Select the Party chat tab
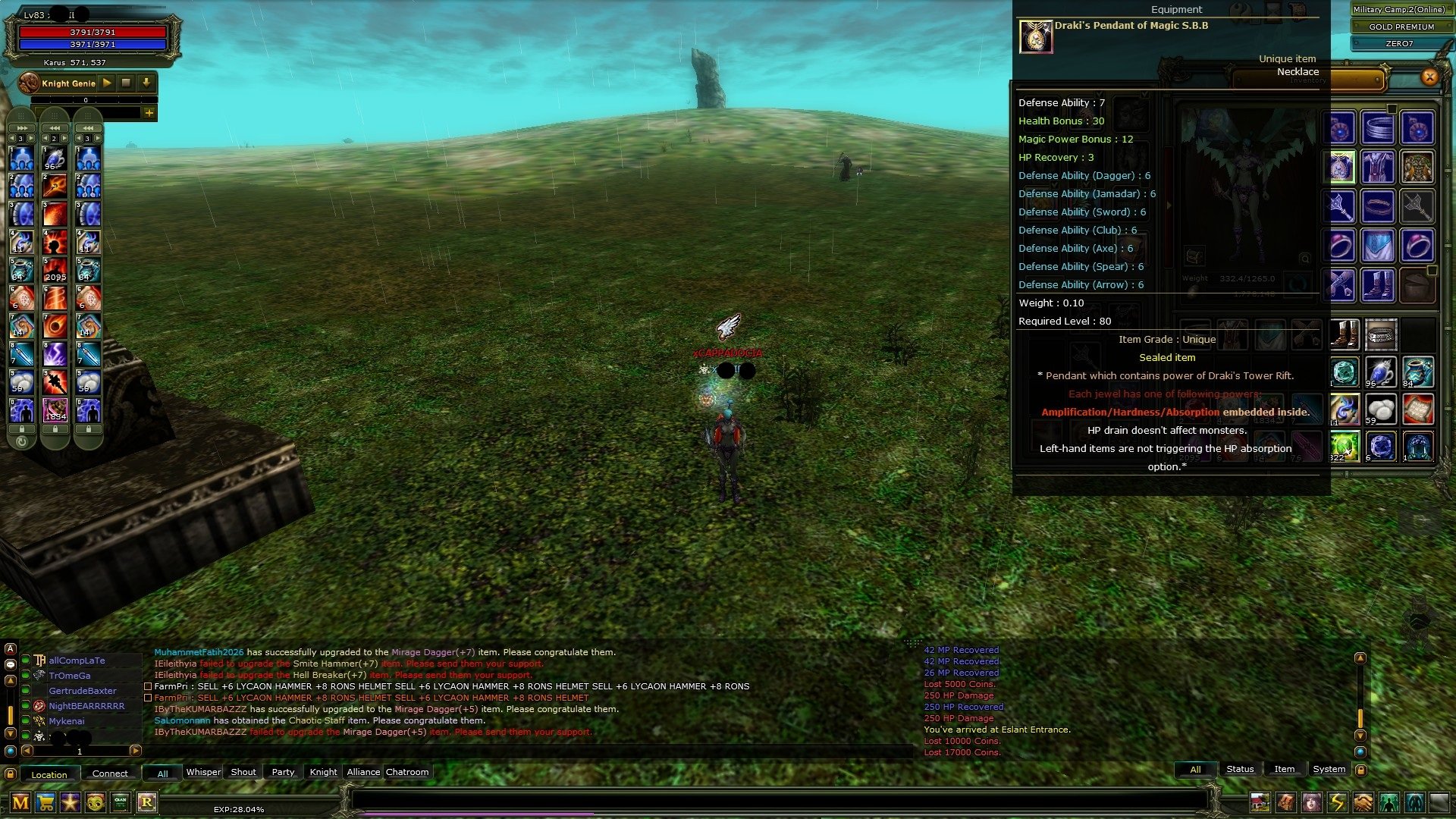 [283, 772]
